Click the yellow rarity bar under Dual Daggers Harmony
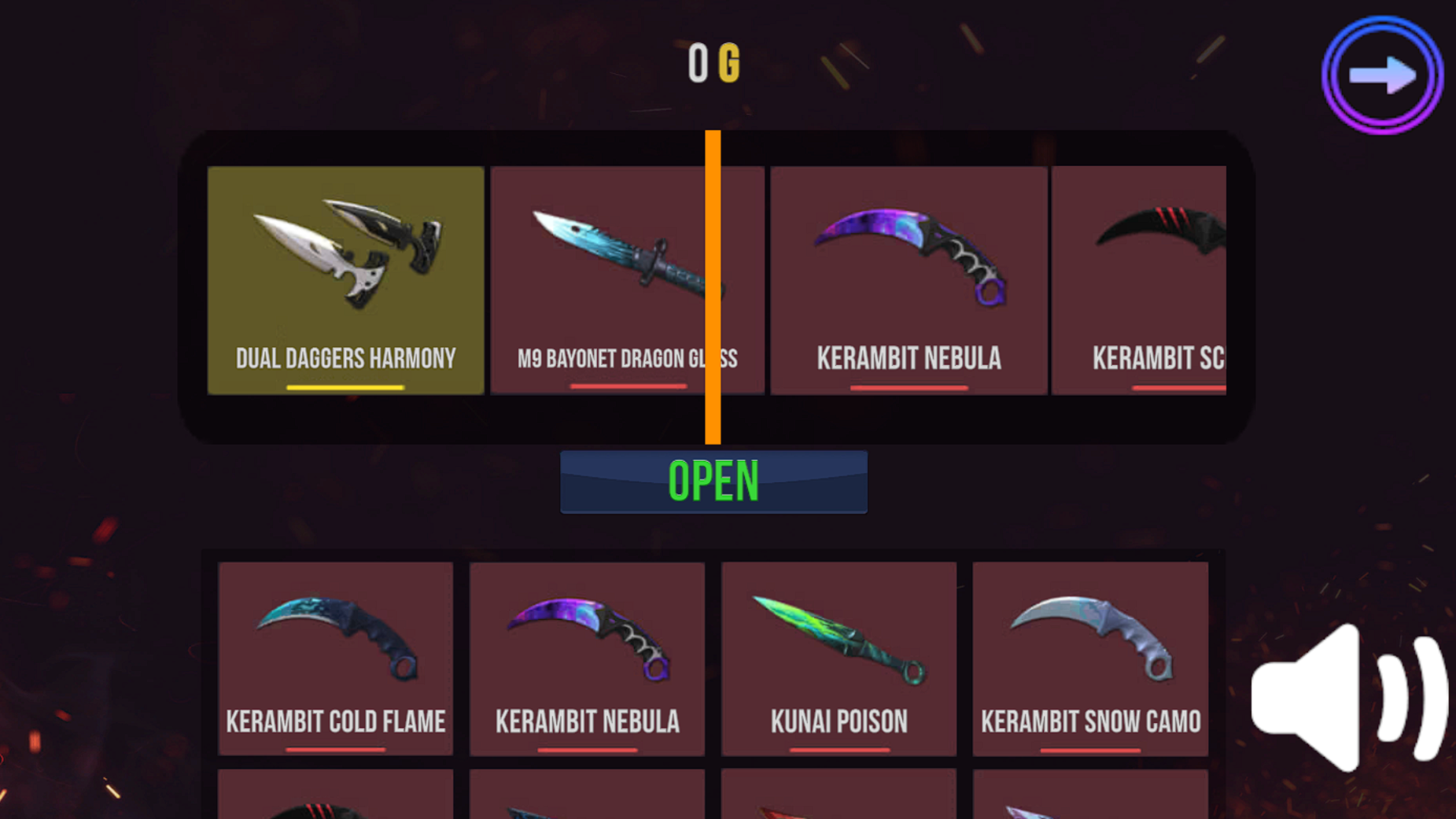The height and width of the screenshot is (819, 1456). [x=345, y=387]
